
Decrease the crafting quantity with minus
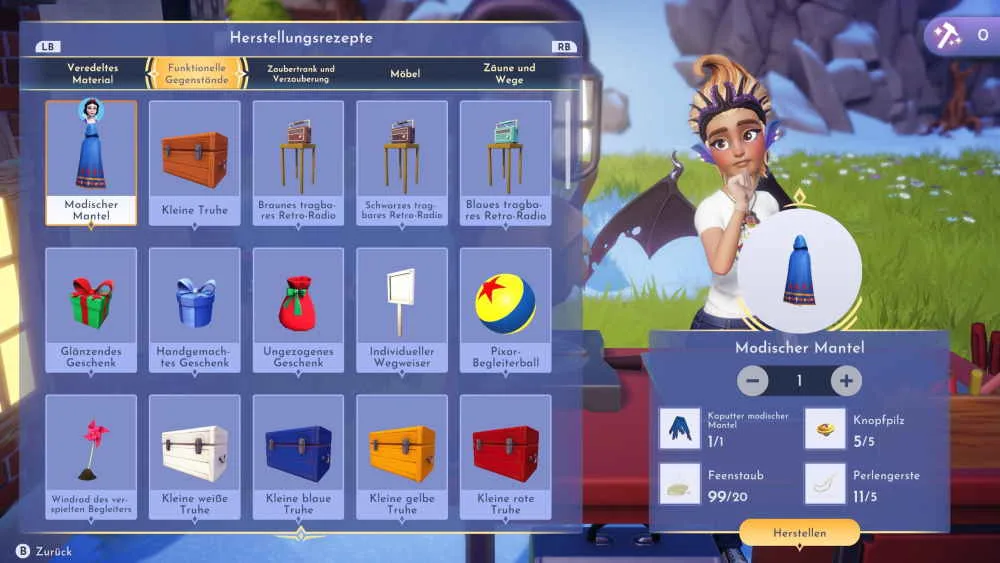pyautogui.click(x=753, y=381)
